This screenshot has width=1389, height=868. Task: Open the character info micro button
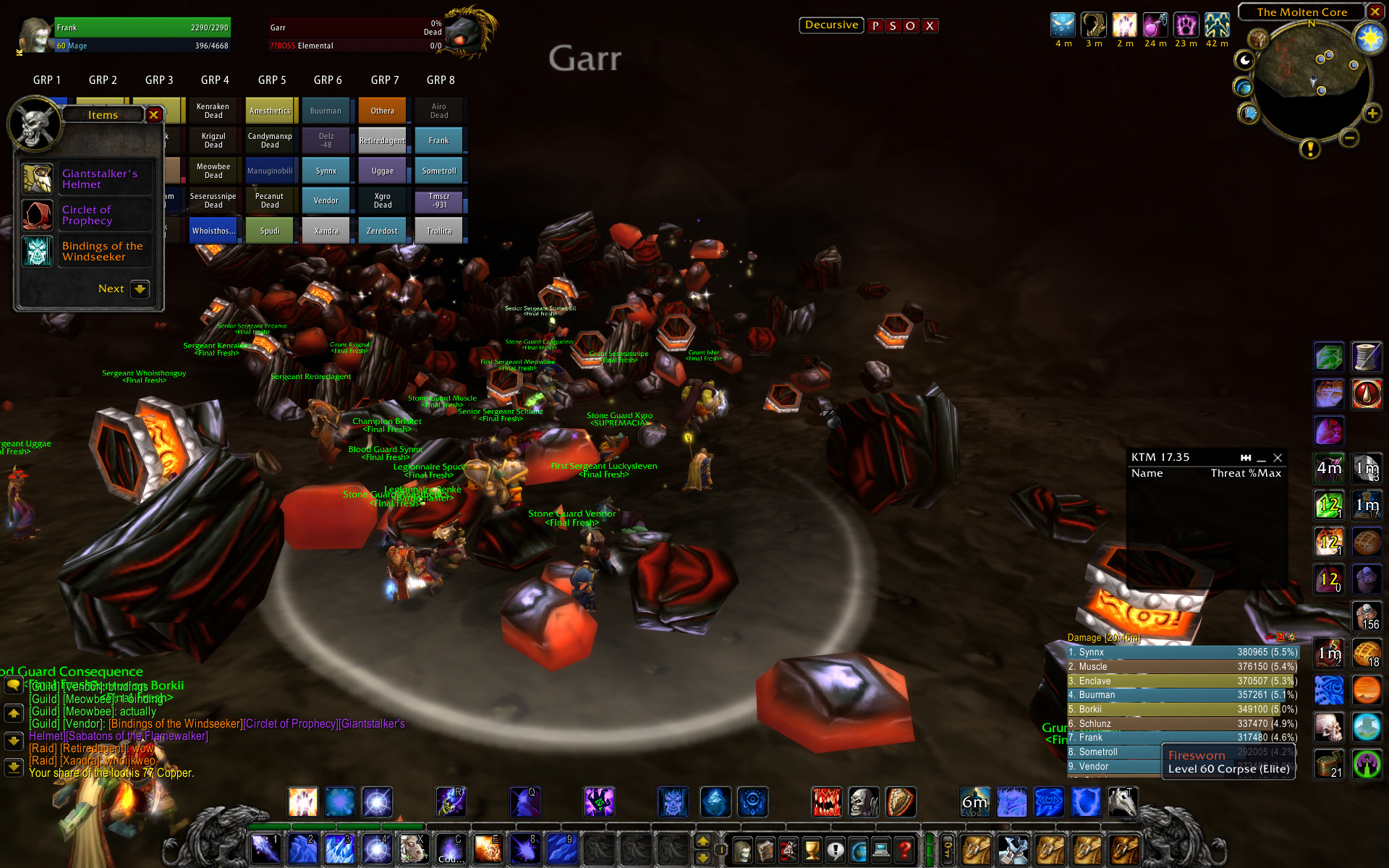(x=742, y=851)
